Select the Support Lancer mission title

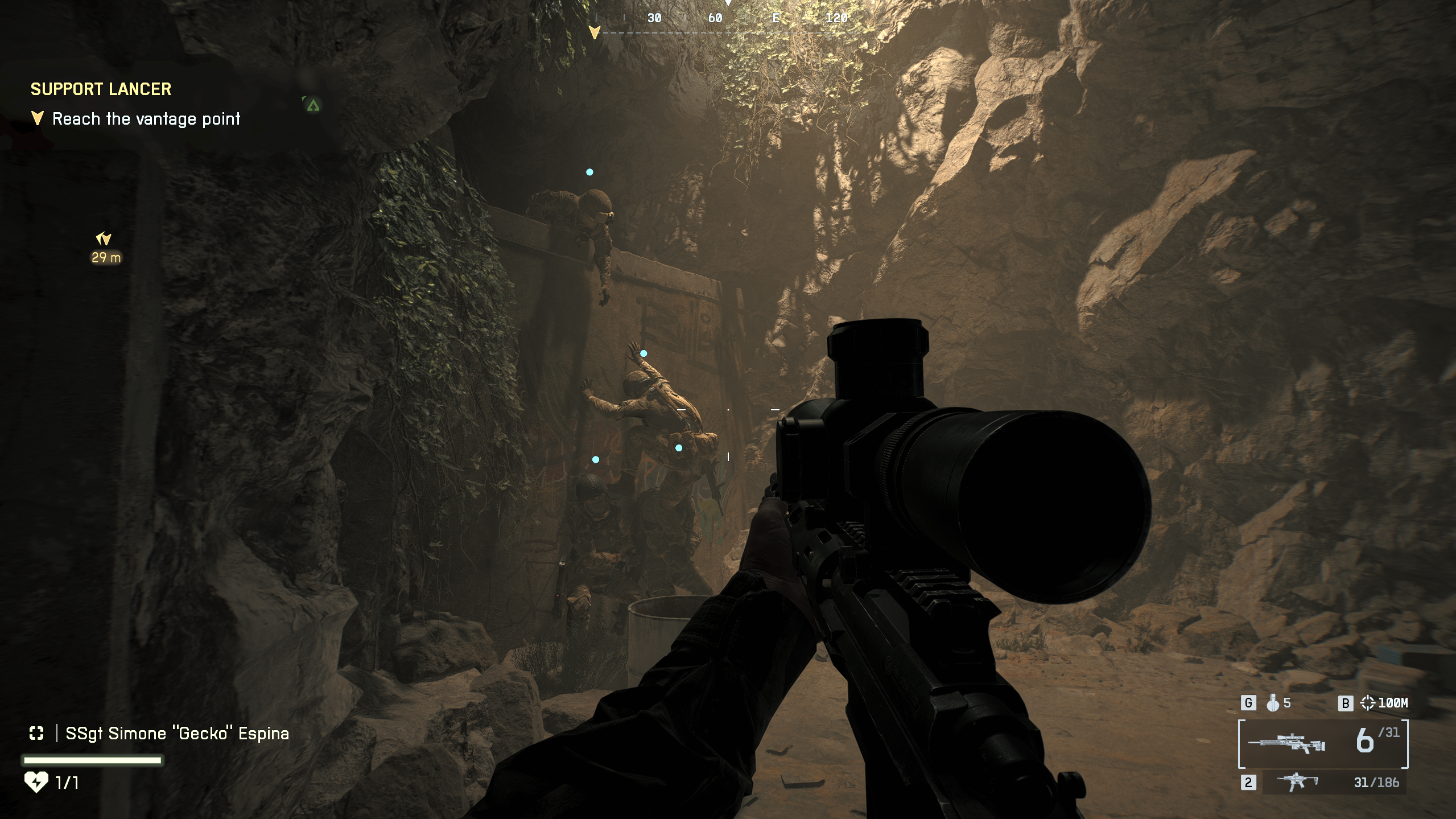click(101, 89)
